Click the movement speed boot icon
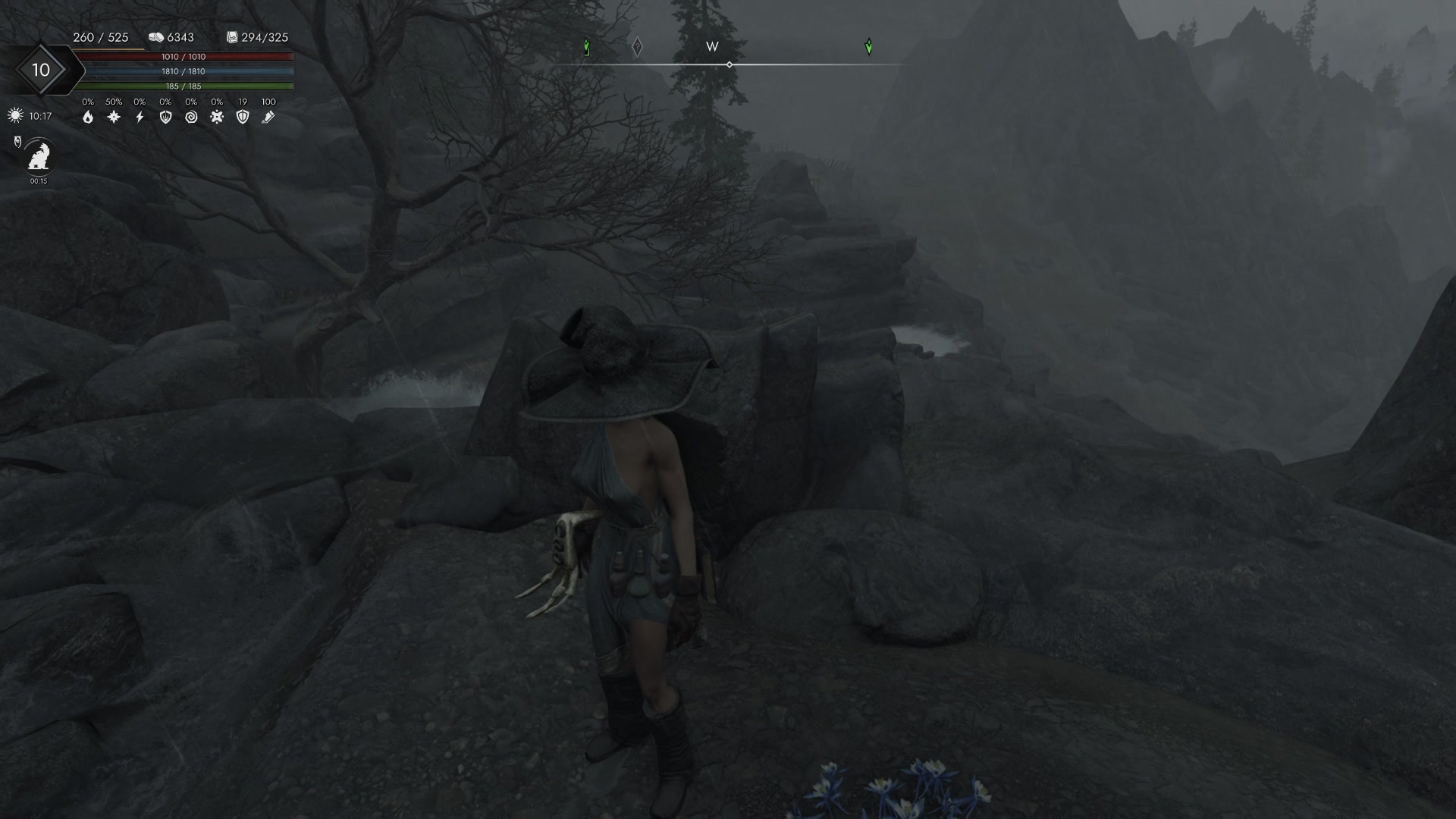Viewport: 1456px width, 819px height. [x=269, y=118]
